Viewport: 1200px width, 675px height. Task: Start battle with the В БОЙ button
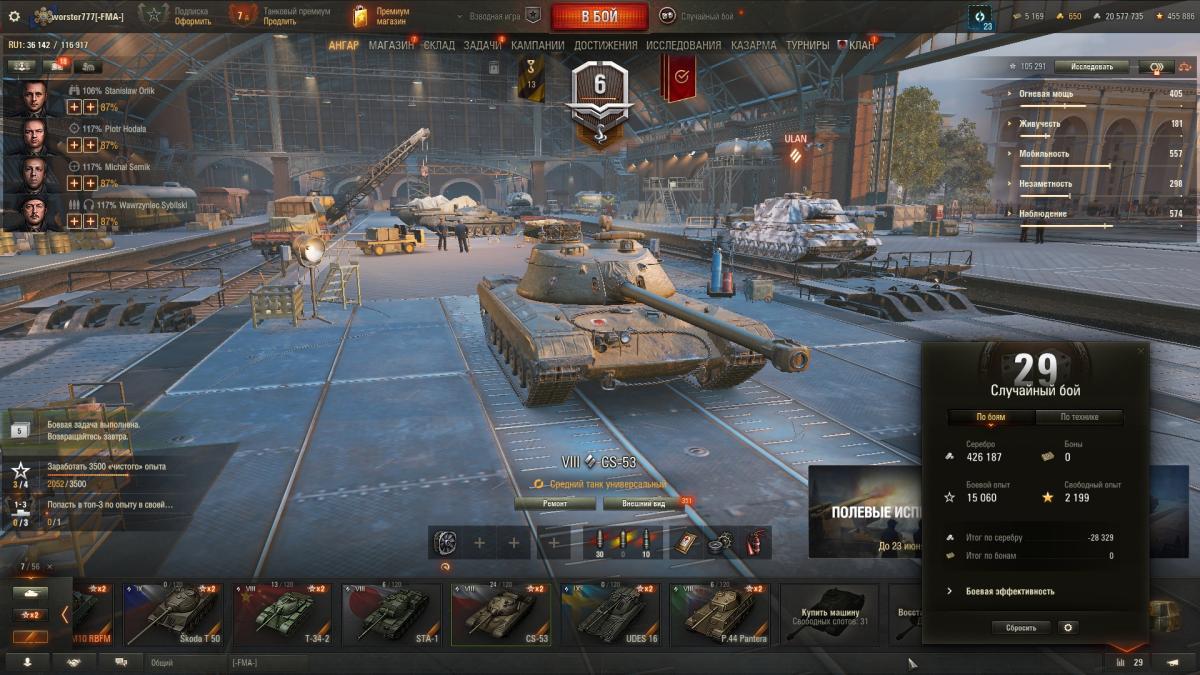click(599, 16)
